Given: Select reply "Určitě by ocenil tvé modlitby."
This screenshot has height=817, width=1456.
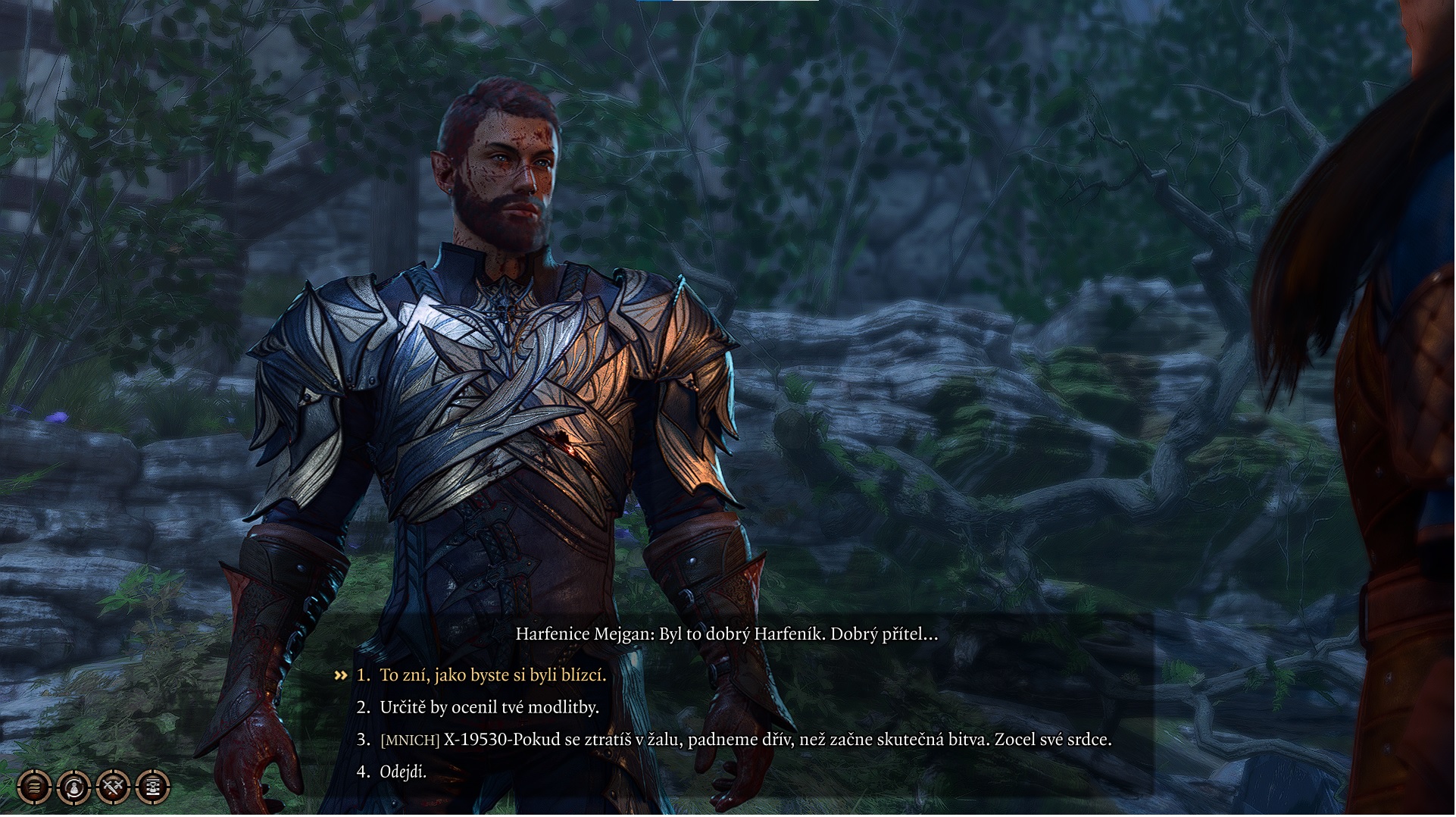Looking at the screenshot, I should click(x=489, y=708).
